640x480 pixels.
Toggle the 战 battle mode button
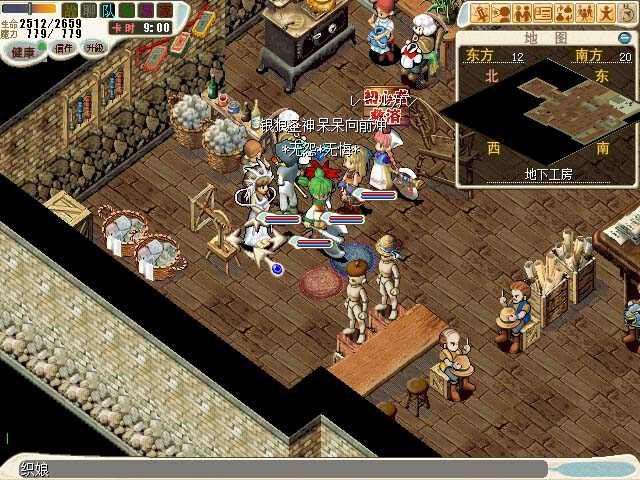pos(70,9)
